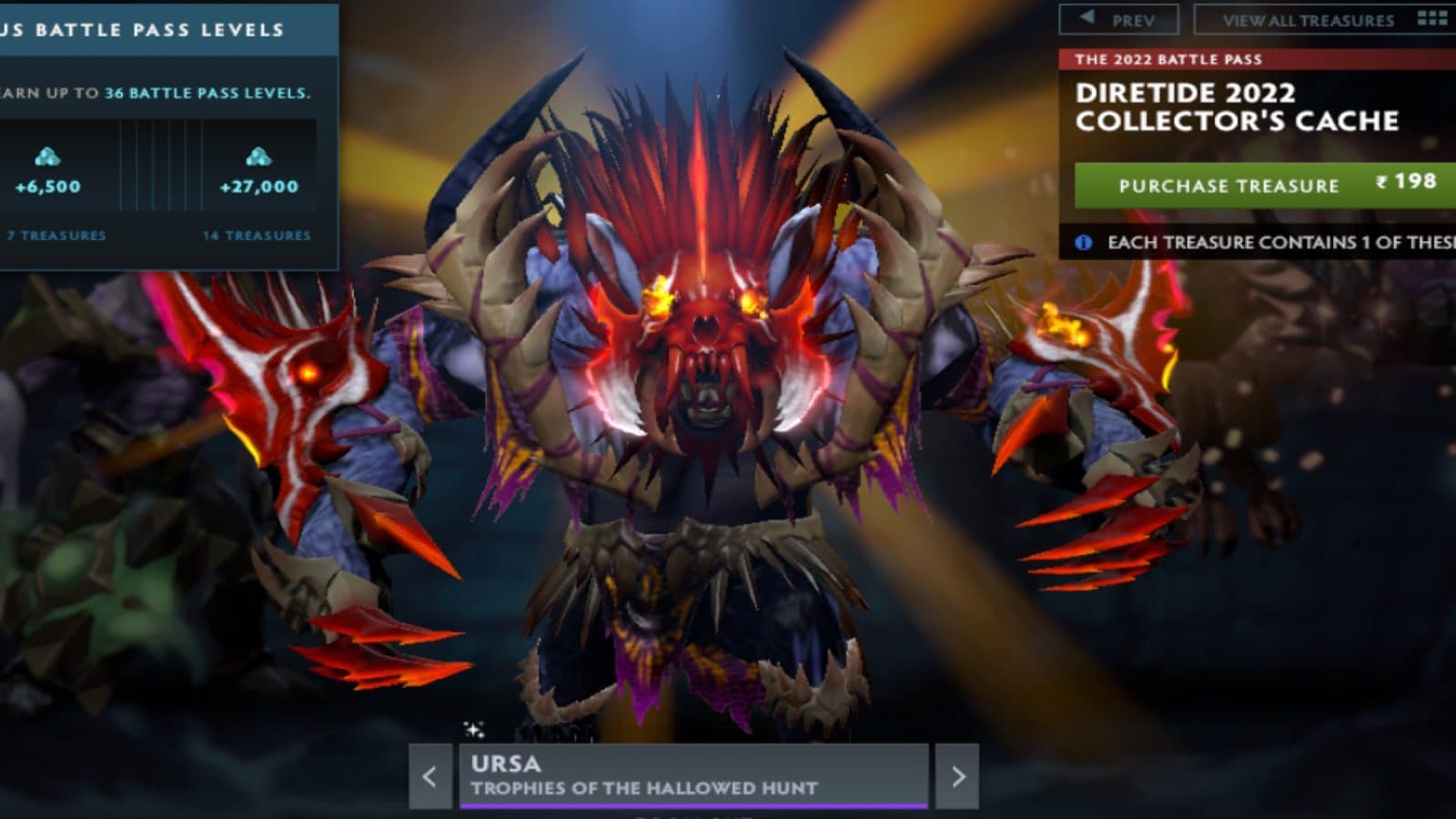Click the 14 TREASURES label
The height and width of the screenshot is (819, 1456).
pyautogui.click(x=256, y=235)
